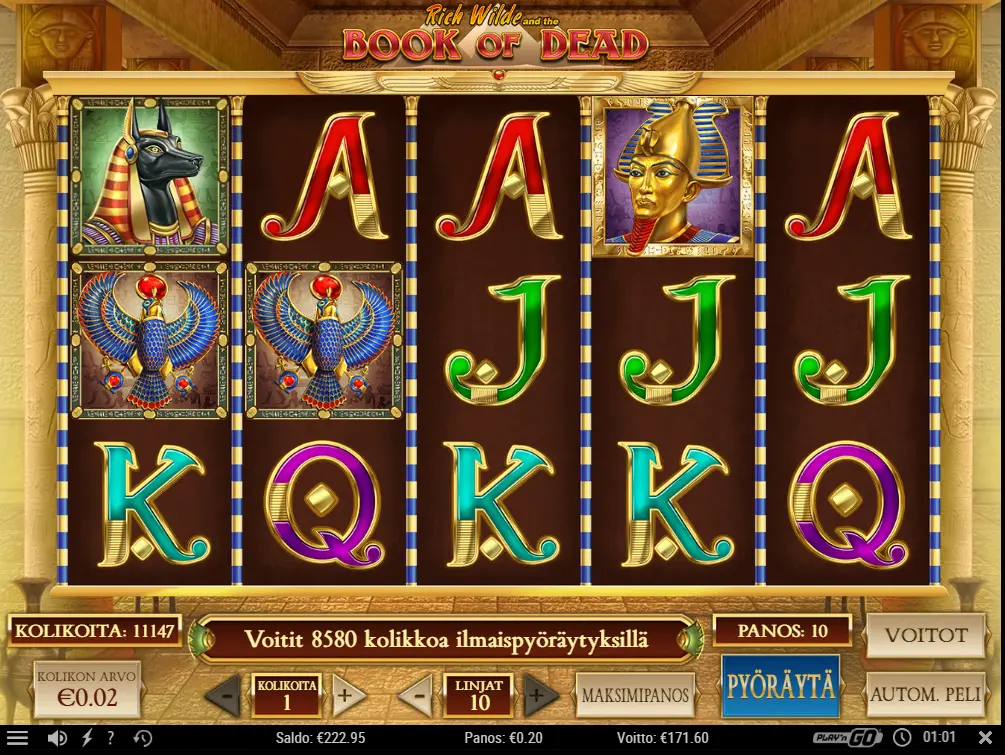Viewport: 1005px width, 755px height.
Task: Open the hamburger menu
Action: (x=18, y=739)
